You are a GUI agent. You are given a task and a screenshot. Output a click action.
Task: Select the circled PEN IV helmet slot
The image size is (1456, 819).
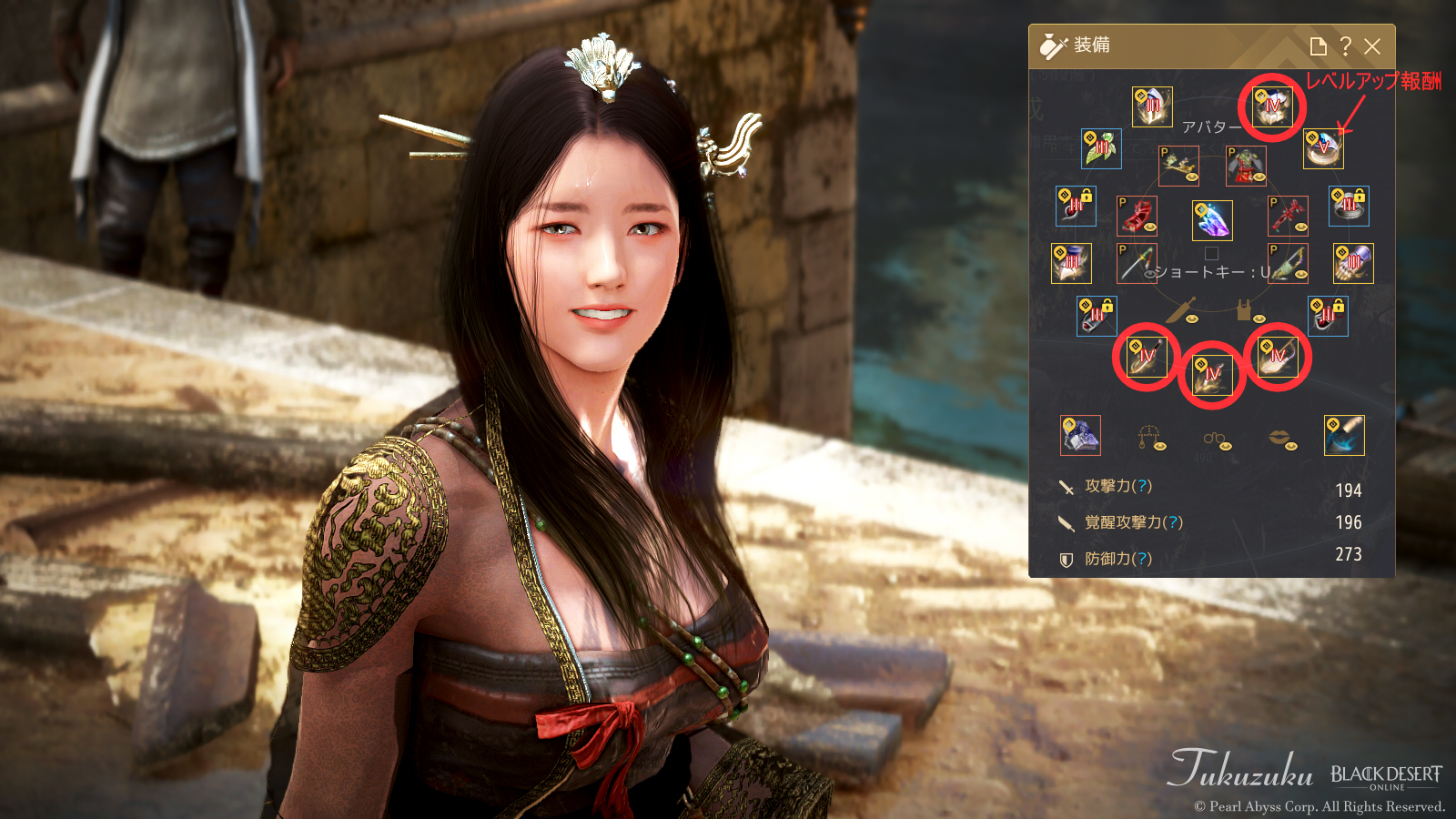point(1272,108)
